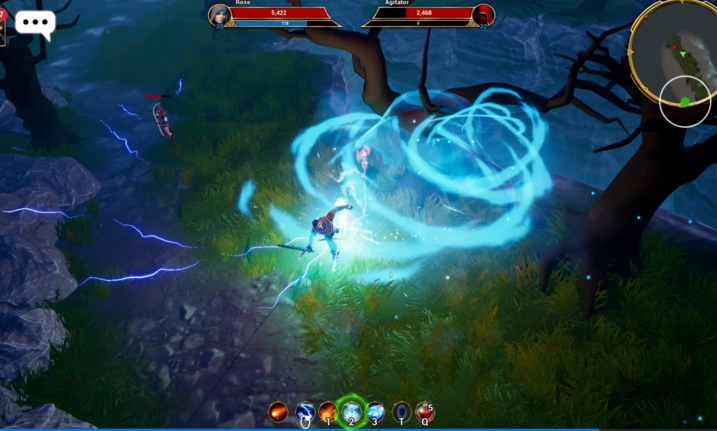
Task: Open the chat speech bubble
Action: click(35, 24)
